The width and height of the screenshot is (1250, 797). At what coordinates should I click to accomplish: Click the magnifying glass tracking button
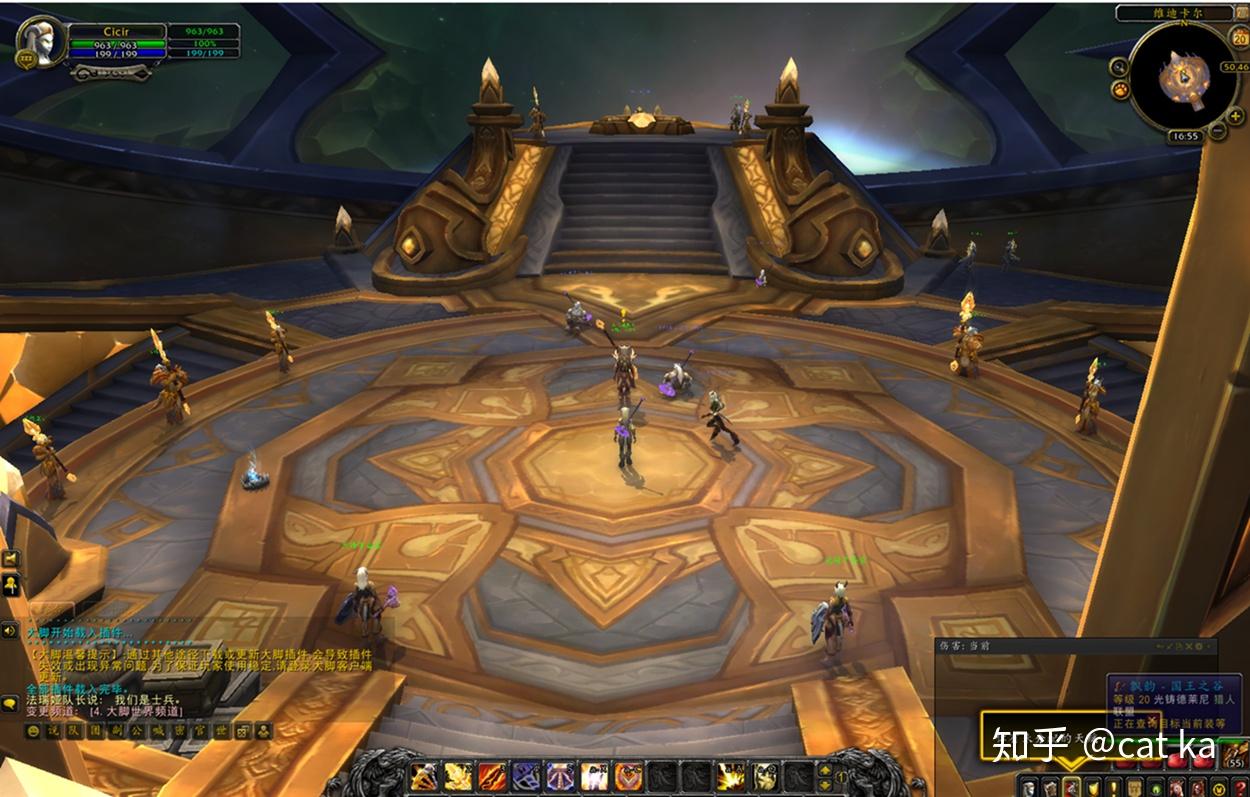click(x=1119, y=67)
